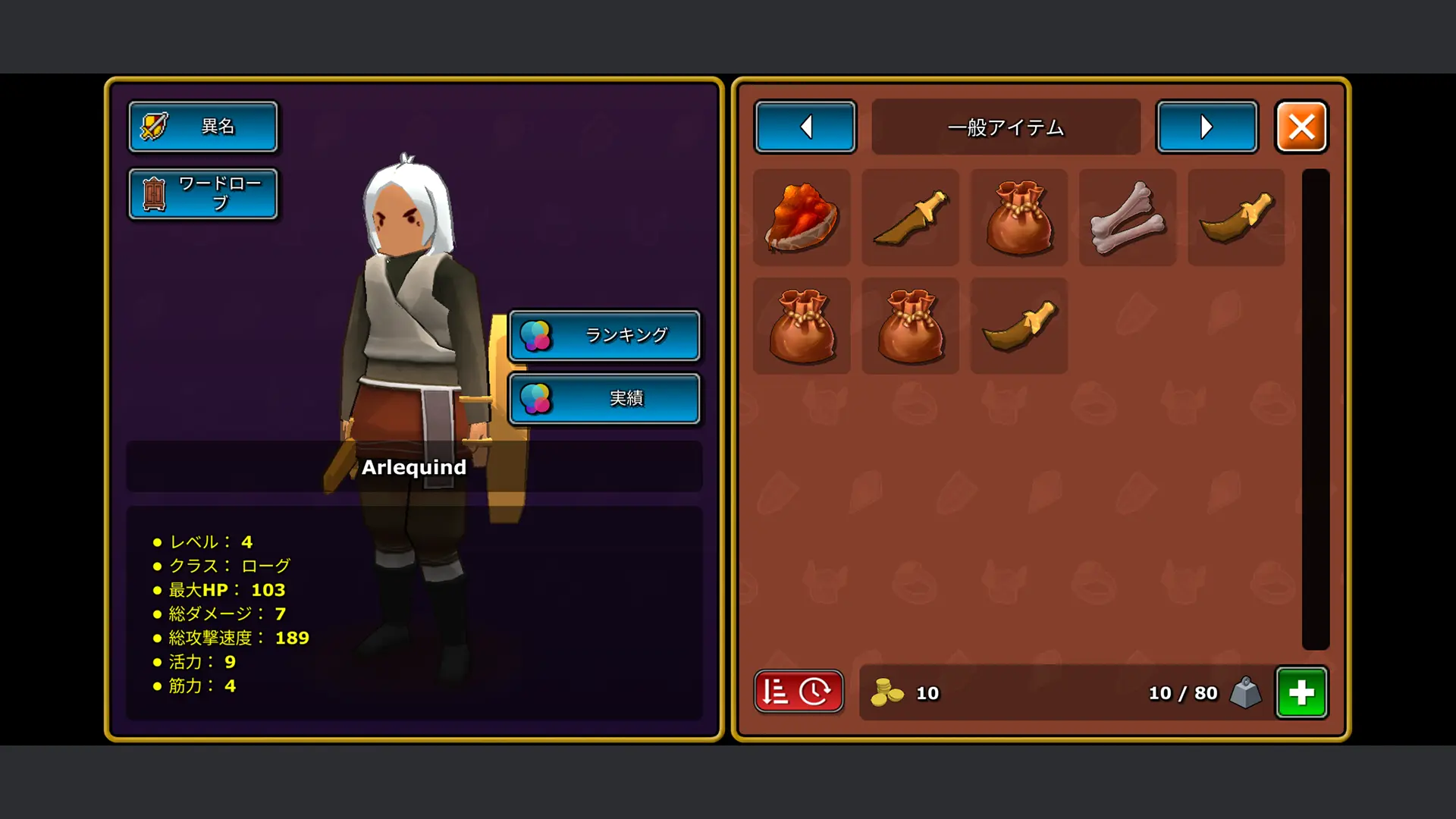The image size is (1456, 819).
Task: Close the inventory with the orange X
Action: coord(1301,127)
